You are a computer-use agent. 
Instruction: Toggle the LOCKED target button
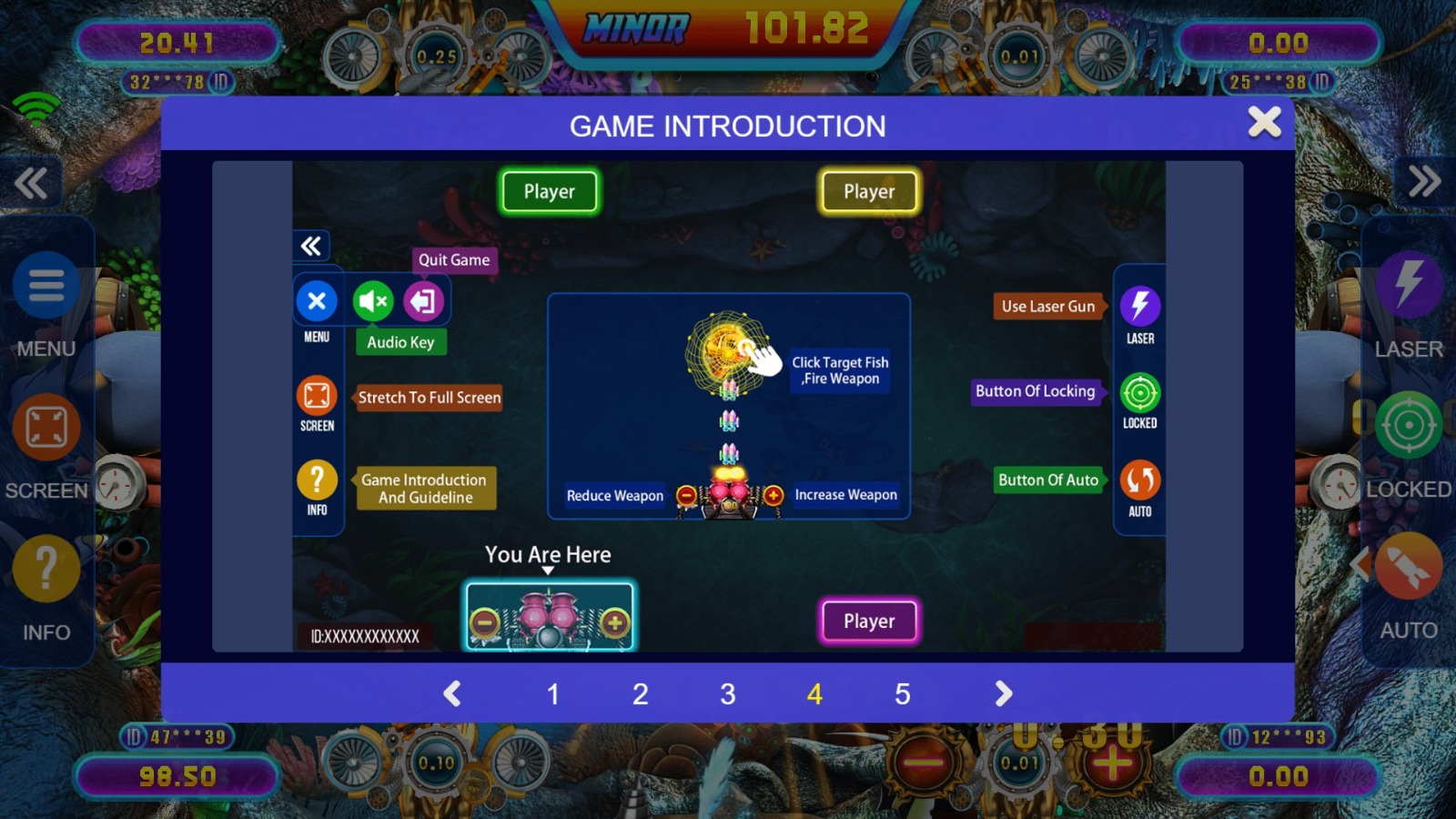point(1409,425)
